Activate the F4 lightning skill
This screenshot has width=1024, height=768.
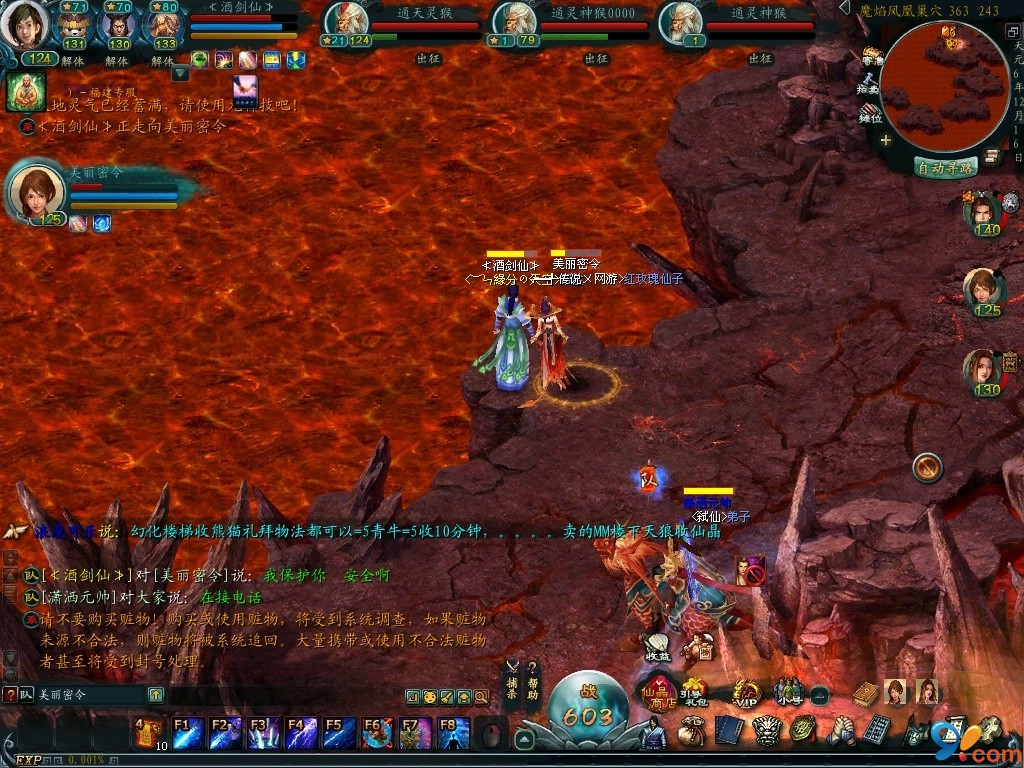[x=301, y=734]
